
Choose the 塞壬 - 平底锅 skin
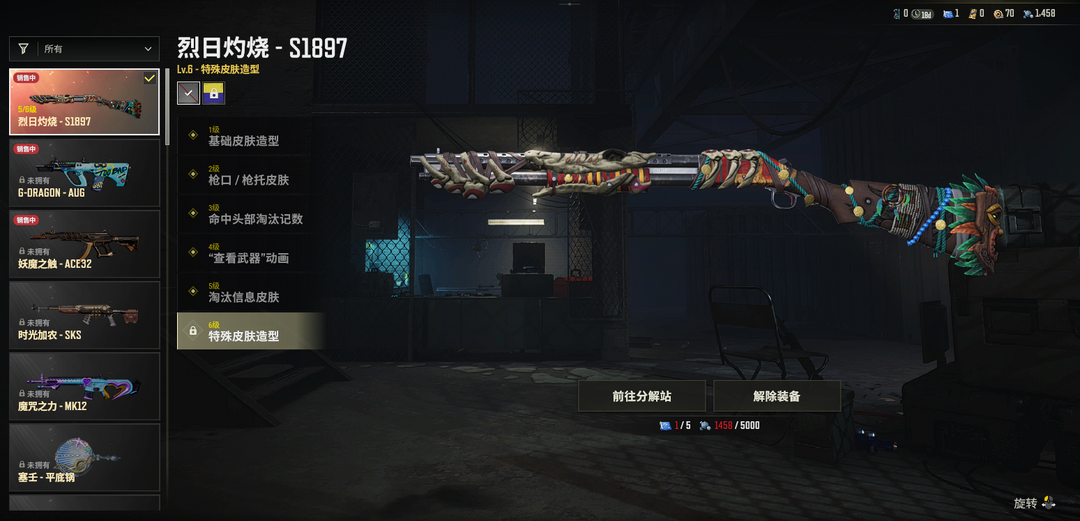point(84,457)
